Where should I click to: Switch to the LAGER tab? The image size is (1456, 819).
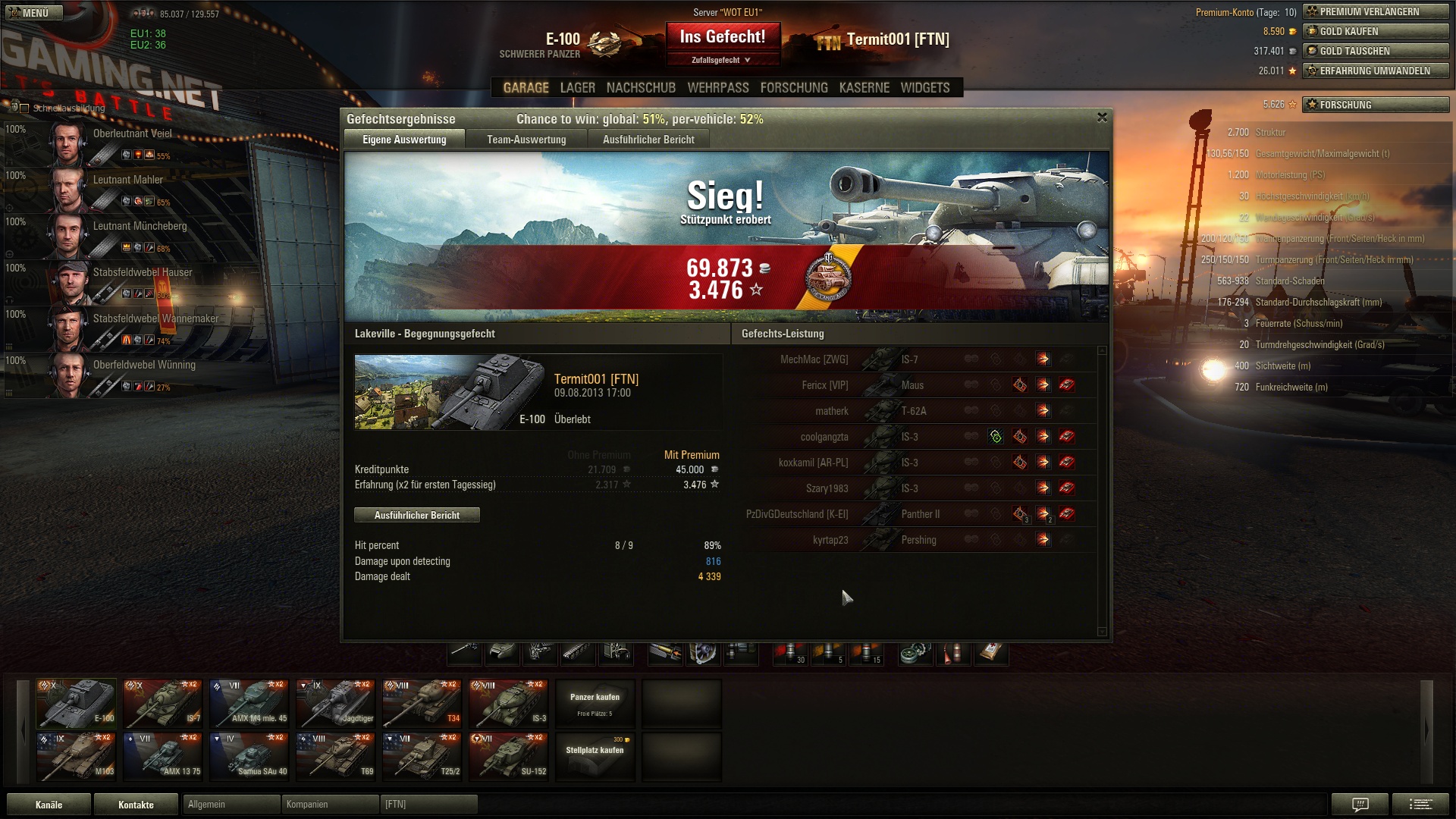click(577, 88)
